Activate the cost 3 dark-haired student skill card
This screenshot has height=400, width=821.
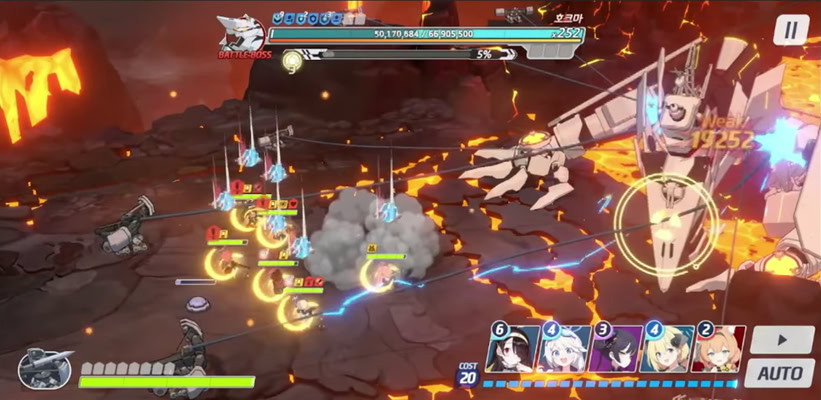(615, 349)
